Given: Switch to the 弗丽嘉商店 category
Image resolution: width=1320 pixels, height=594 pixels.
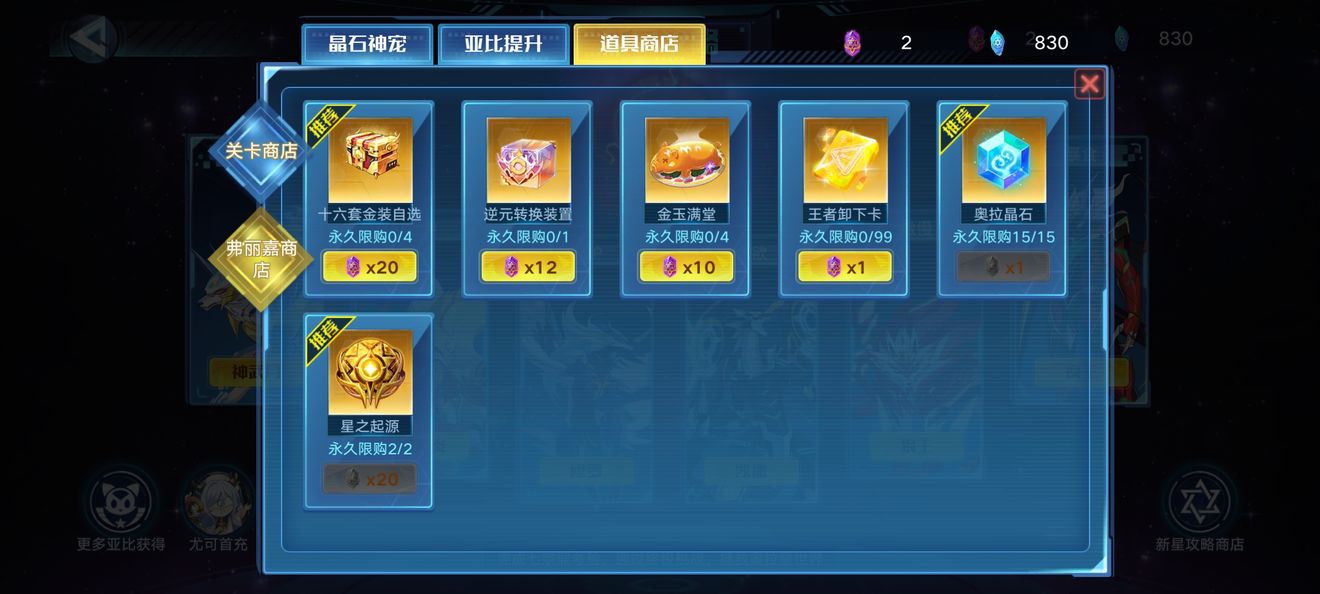Looking at the screenshot, I should click(x=261, y=259).
